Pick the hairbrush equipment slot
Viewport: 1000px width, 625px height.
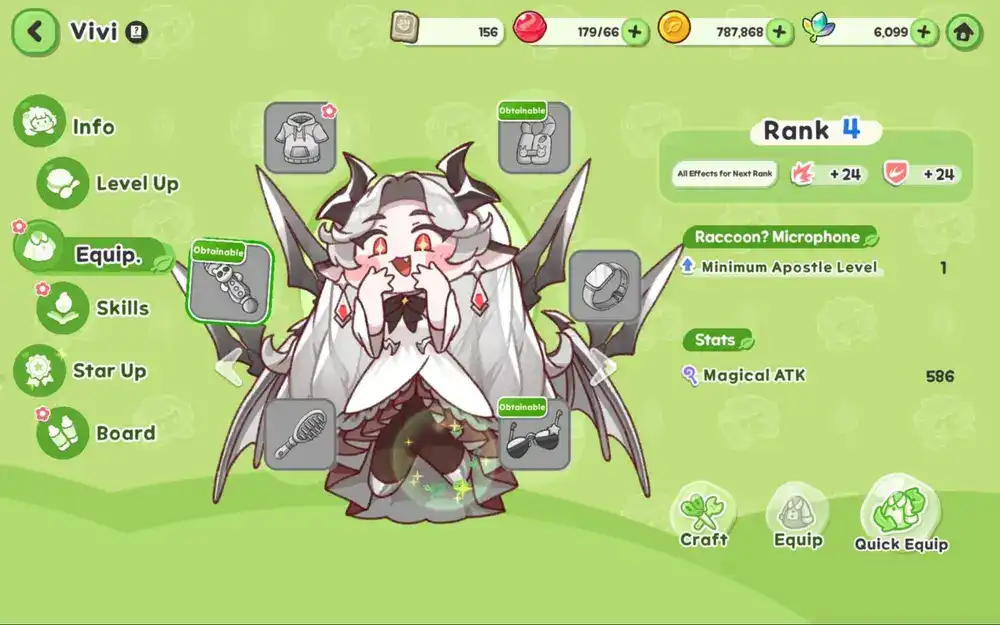[x=300, y=434]
